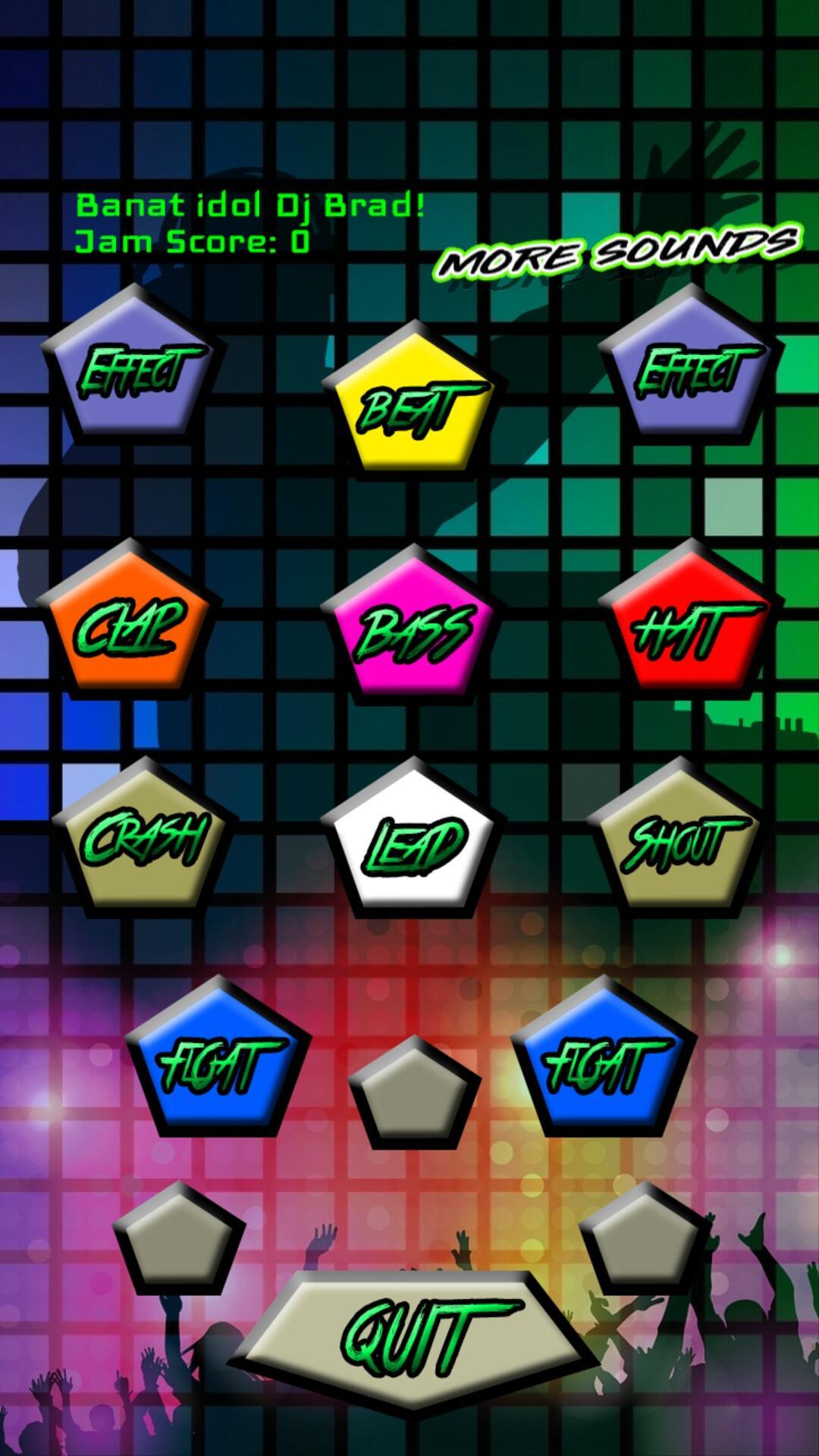Screen dimensions: 819x1456
Task: Tap the yellow Beat pad
Action: pyautogui.click(x=413, y=402)
